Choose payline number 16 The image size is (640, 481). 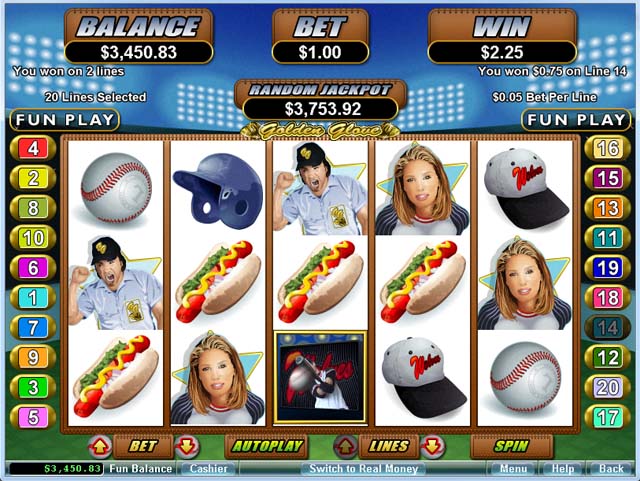[x=607, y=149]
